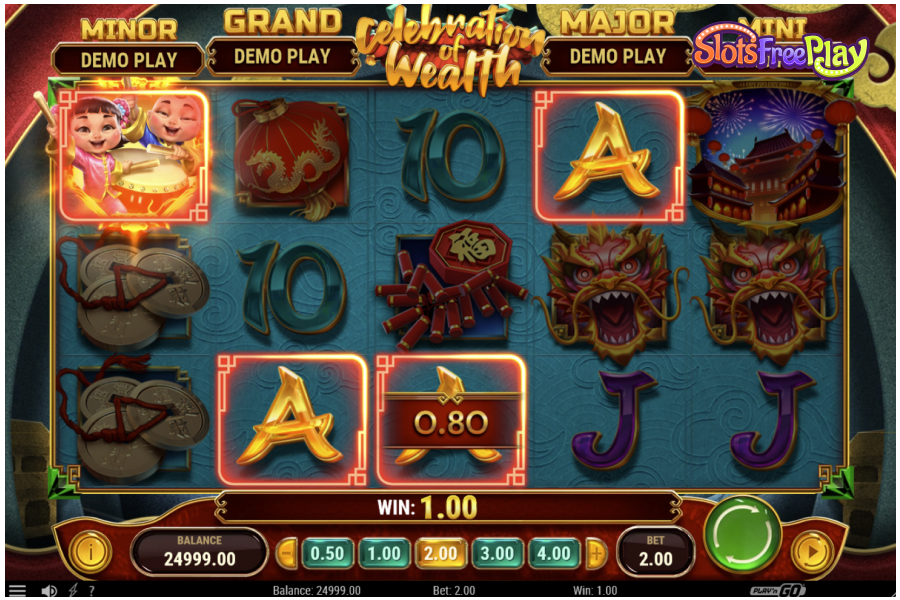Start autoplay with the gold play button
Screen dimensions: 900x600
[811, 552]
